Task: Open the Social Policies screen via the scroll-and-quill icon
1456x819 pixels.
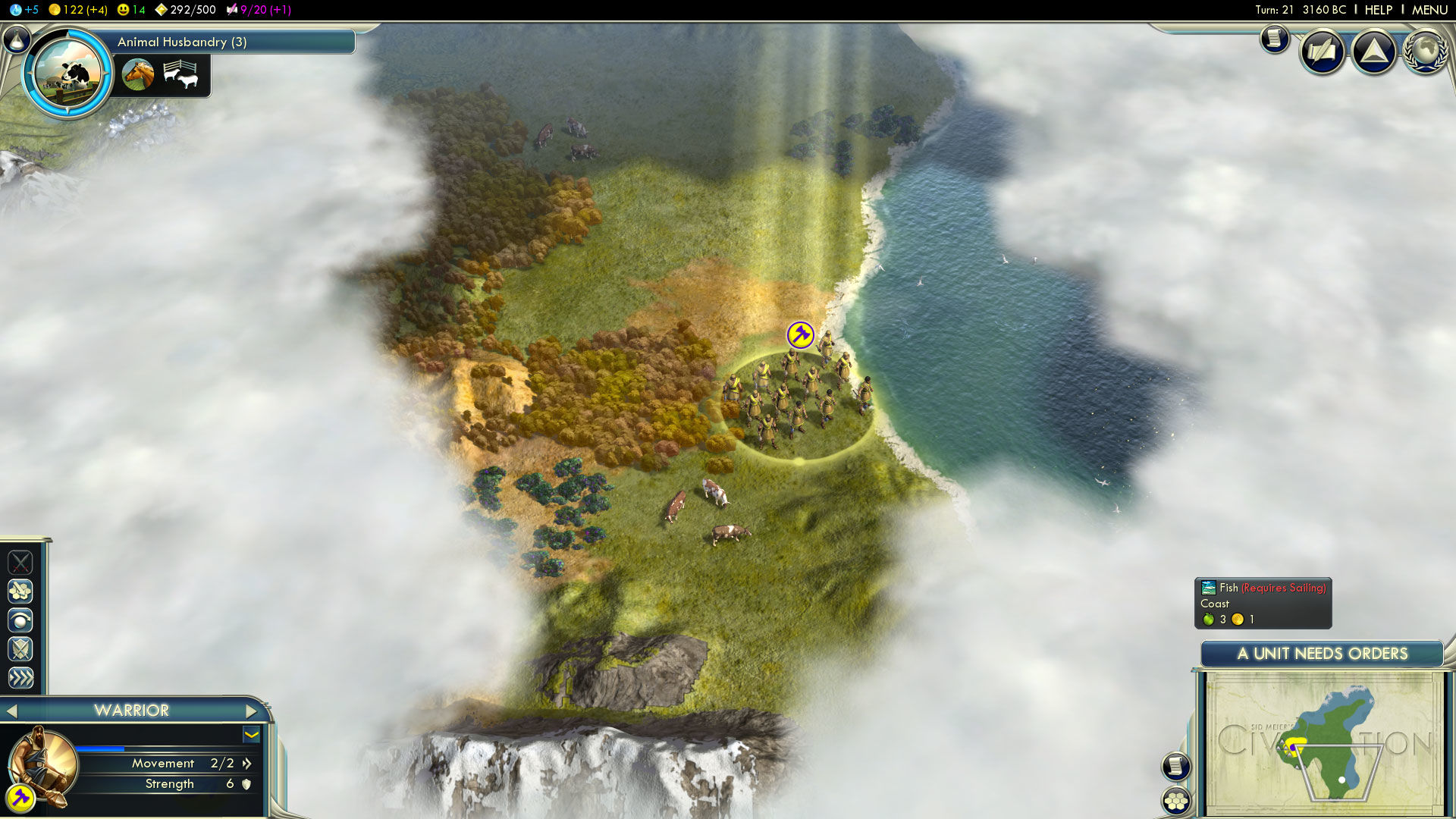Action: (x=1321, y=52)
